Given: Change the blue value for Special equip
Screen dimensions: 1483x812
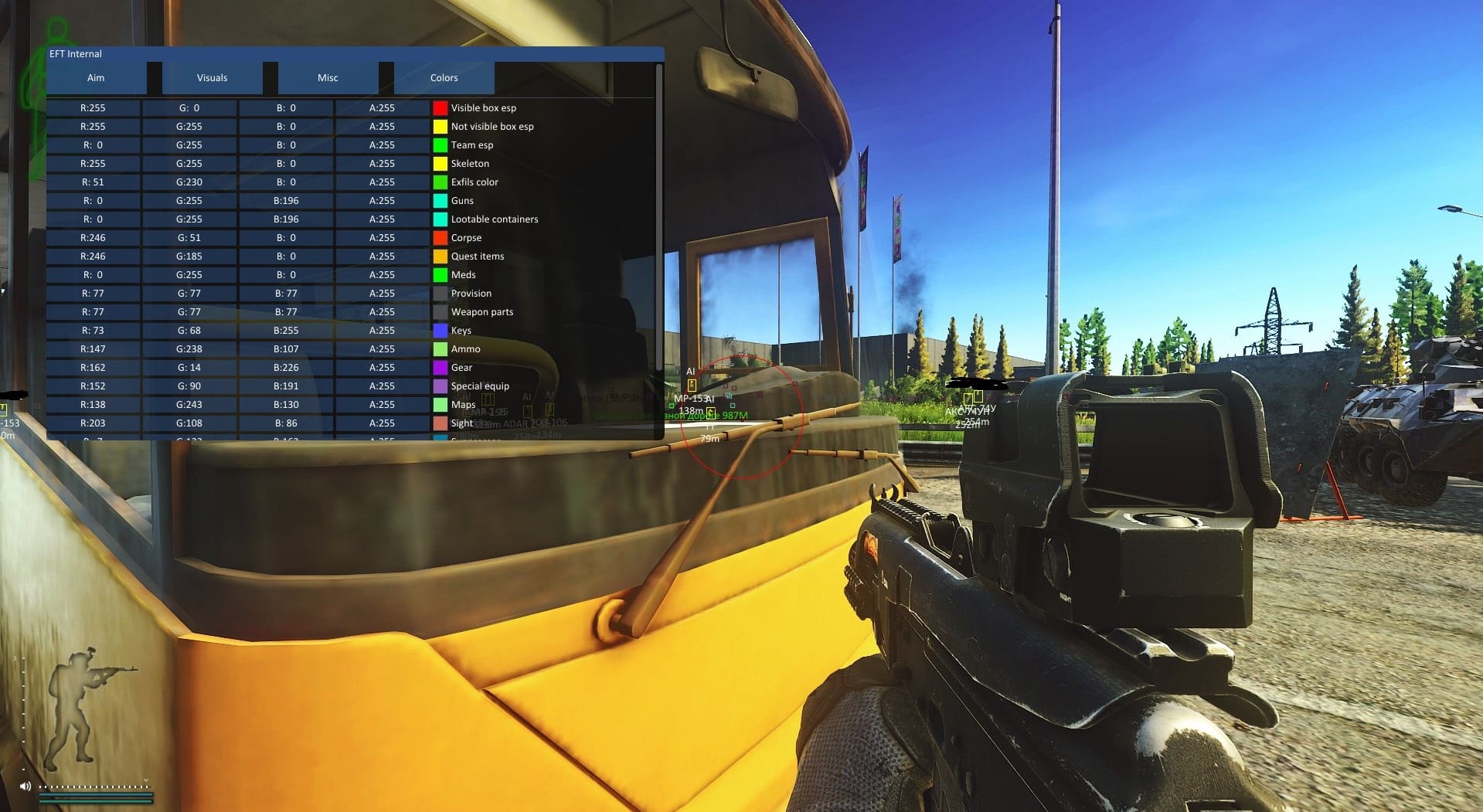Looking at the screenshot, I should point(286,386).
